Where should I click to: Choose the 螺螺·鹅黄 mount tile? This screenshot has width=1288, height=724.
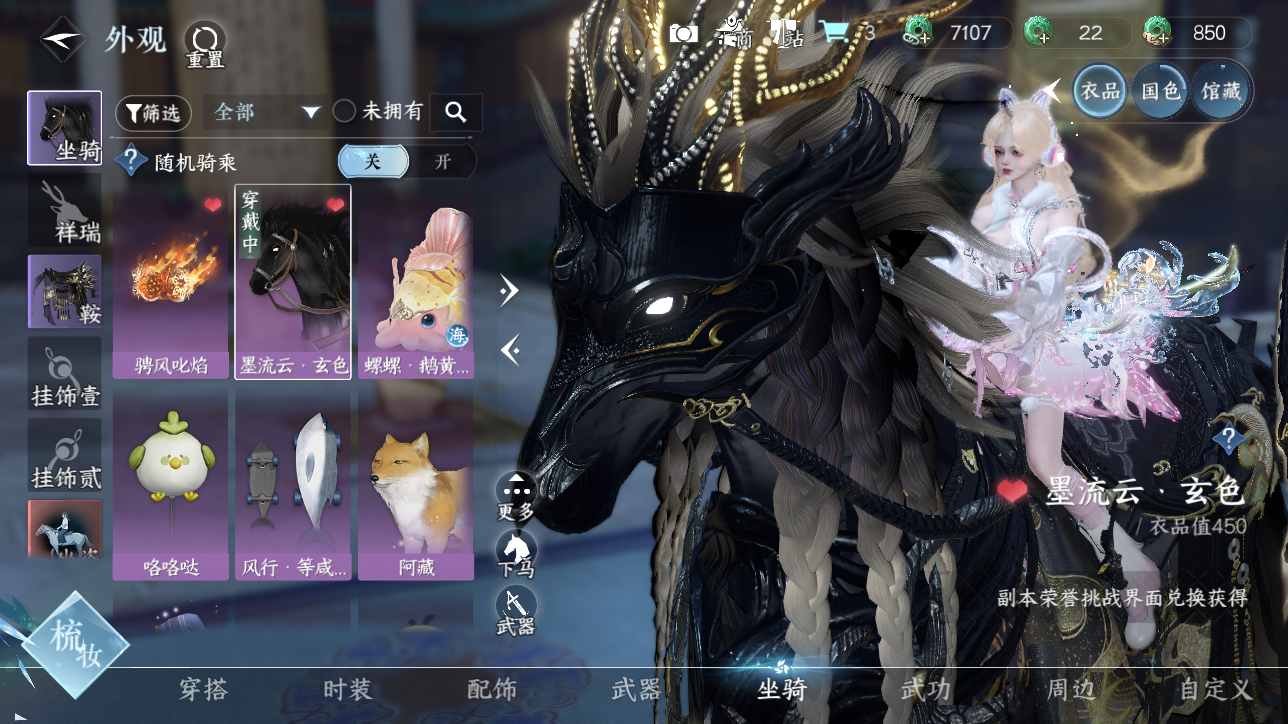pyautogui.click(x=415, y=283)
